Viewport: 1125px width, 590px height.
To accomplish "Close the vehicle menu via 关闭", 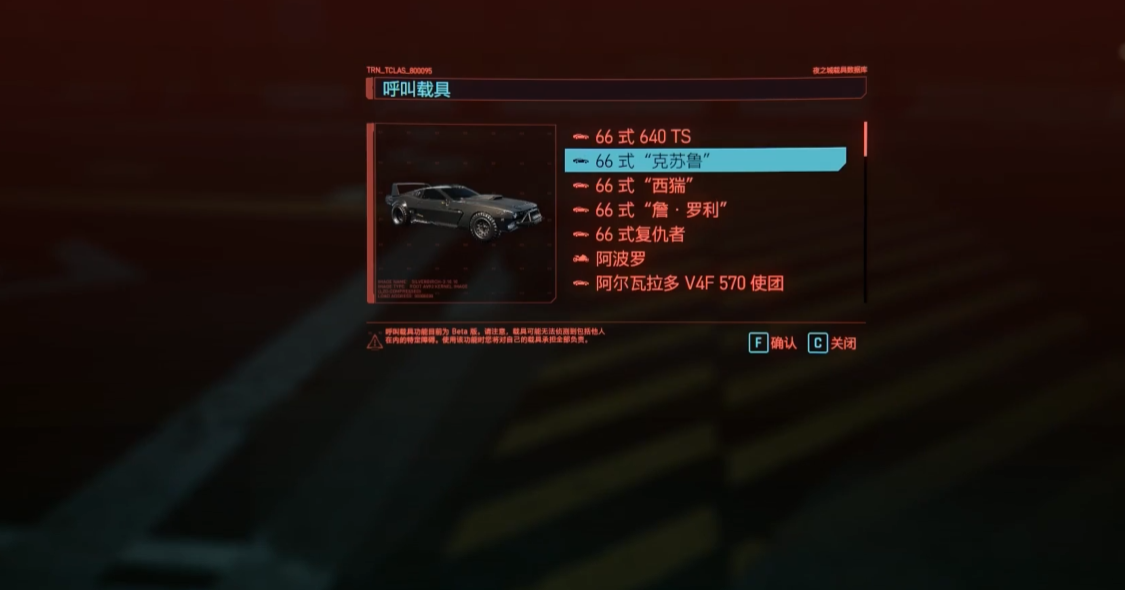I will pyautogui.click(x=832, y=343).
